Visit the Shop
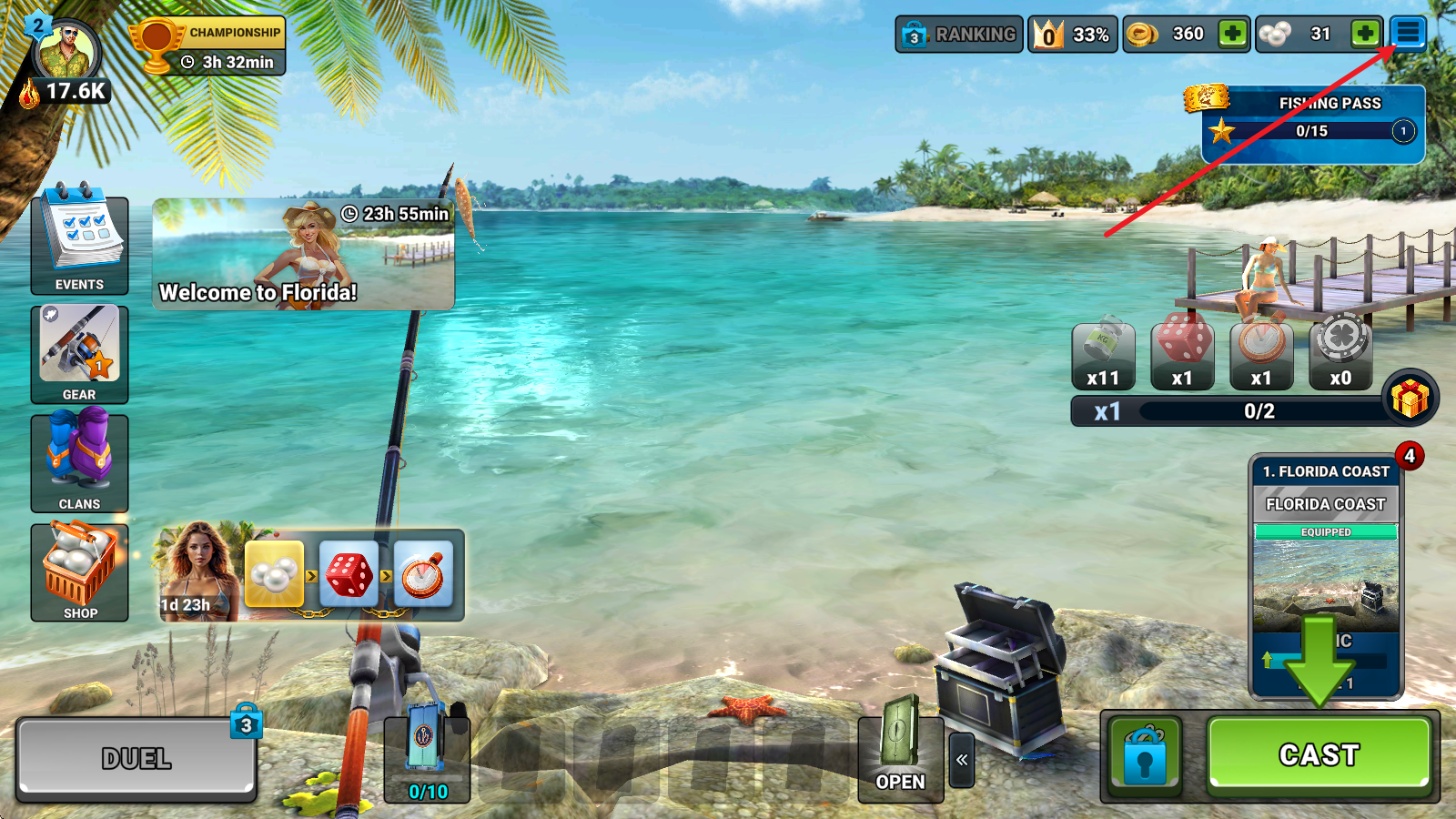The image size is (1456, 819). click(x=79, y=572)
